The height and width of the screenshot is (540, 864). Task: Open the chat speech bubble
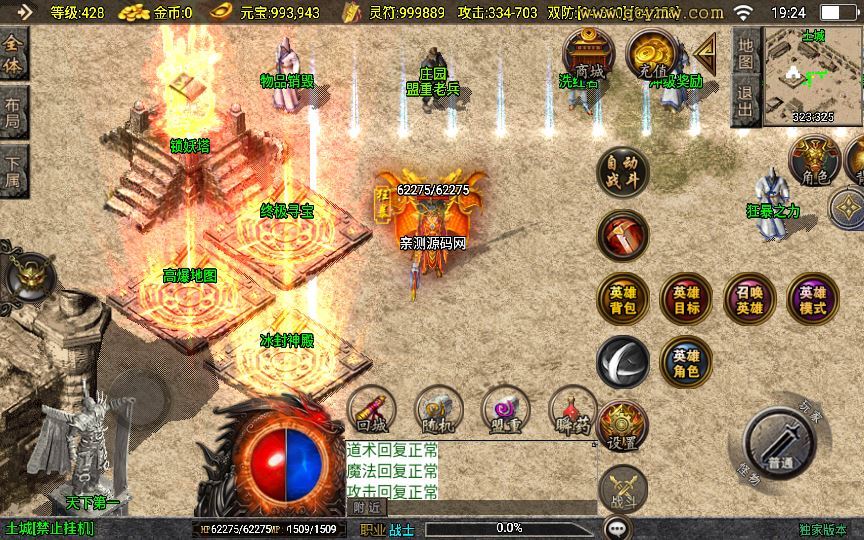[619, 527]
